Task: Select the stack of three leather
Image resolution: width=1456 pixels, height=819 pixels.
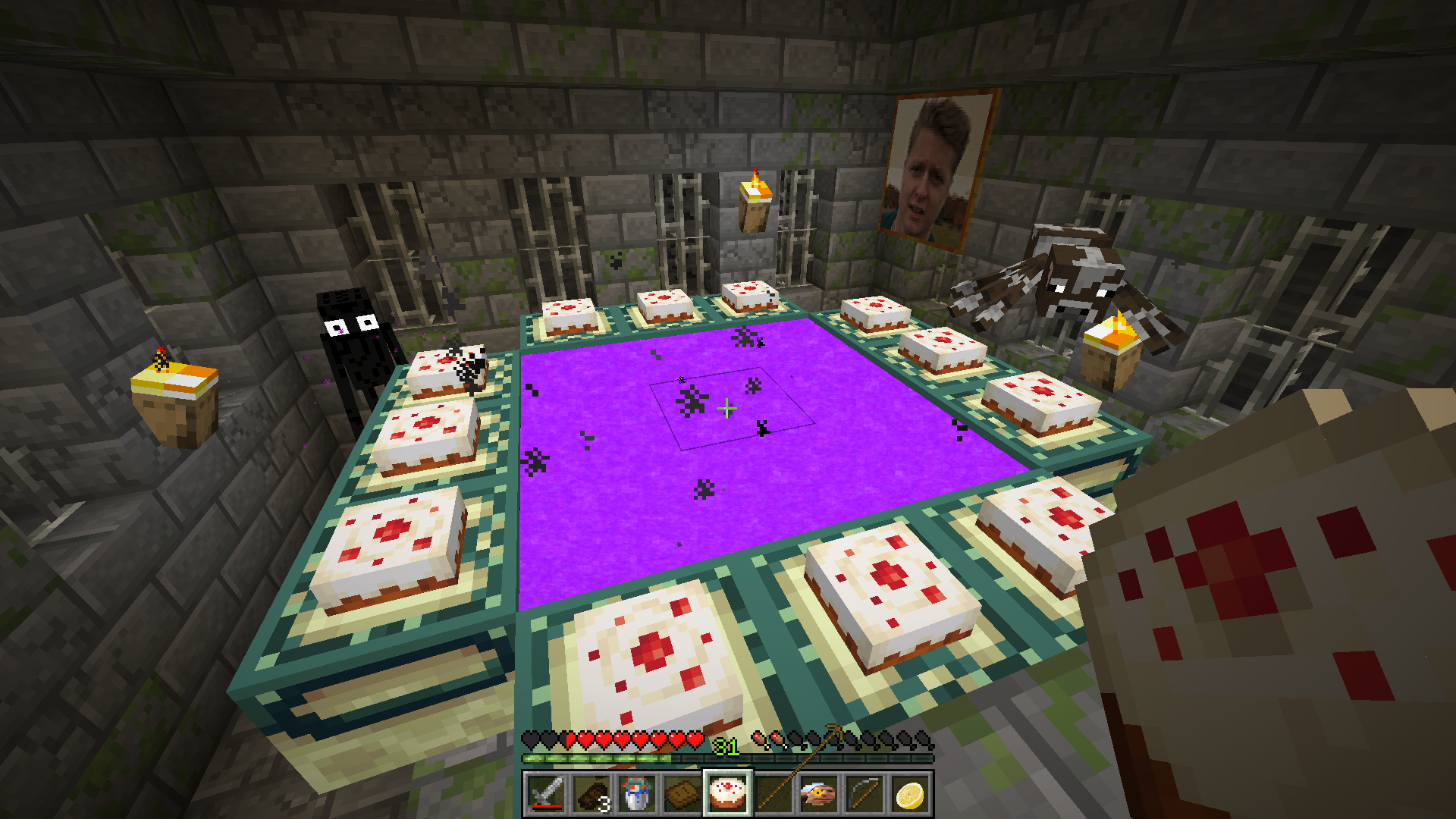Action: (591, 792)
